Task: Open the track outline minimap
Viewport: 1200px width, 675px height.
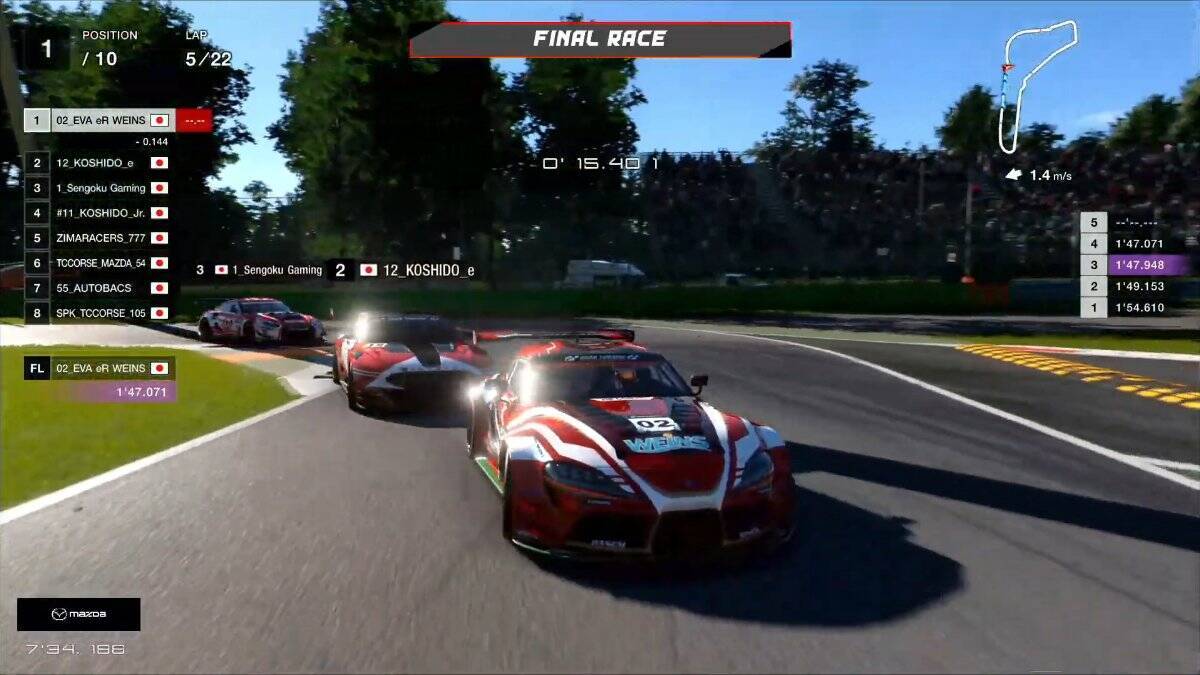Action: click(1038, 85)
